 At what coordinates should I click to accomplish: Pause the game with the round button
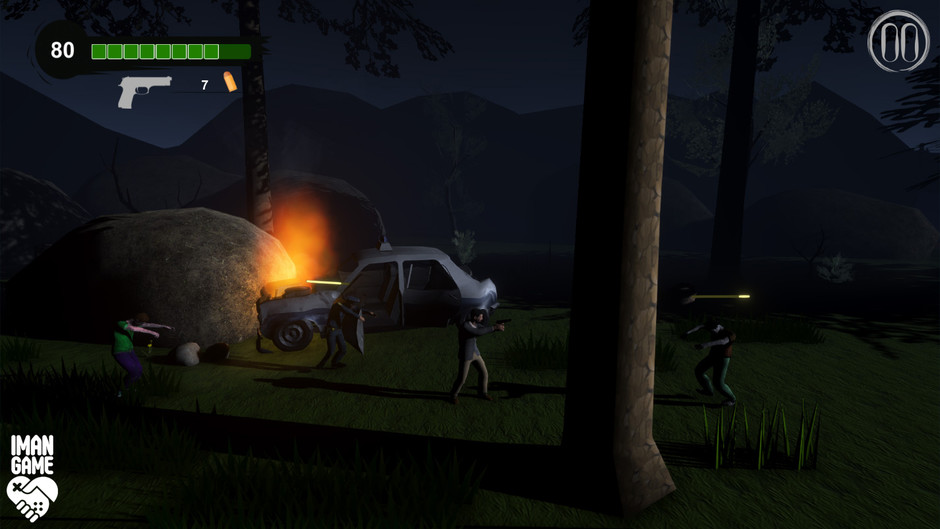coord(898,42)
